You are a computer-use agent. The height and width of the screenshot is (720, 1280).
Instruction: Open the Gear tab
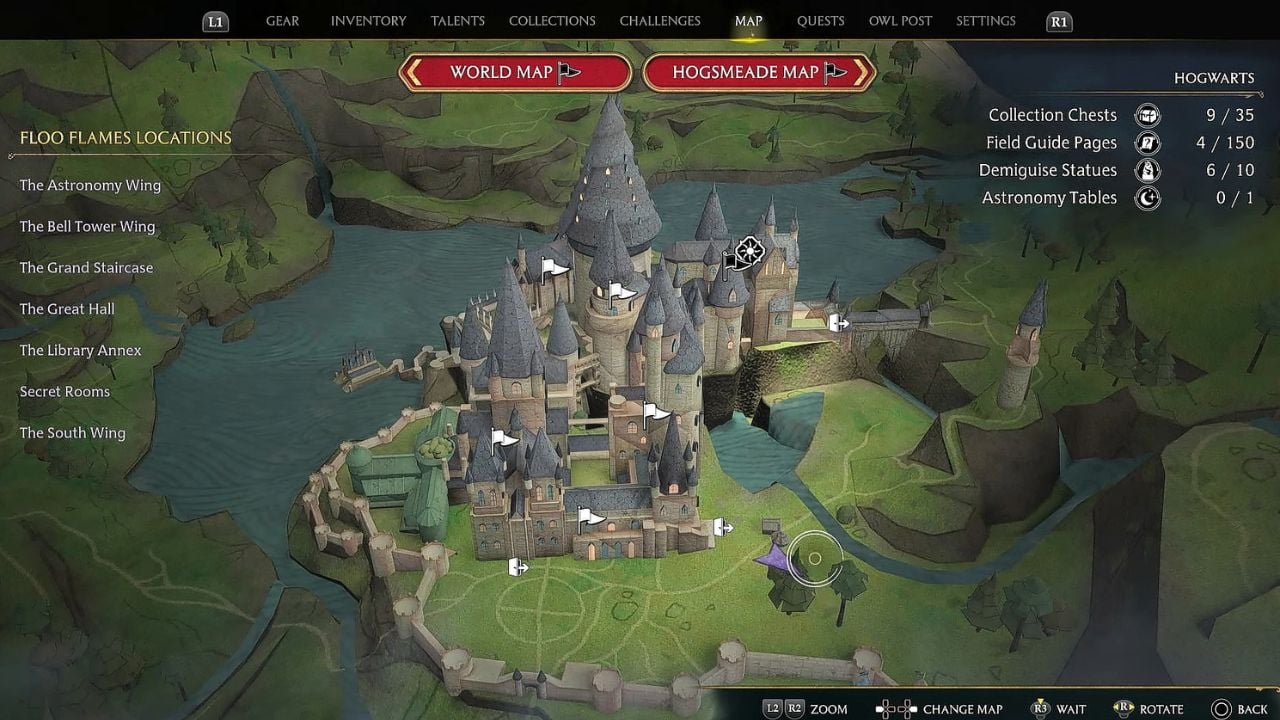(282, 21)
